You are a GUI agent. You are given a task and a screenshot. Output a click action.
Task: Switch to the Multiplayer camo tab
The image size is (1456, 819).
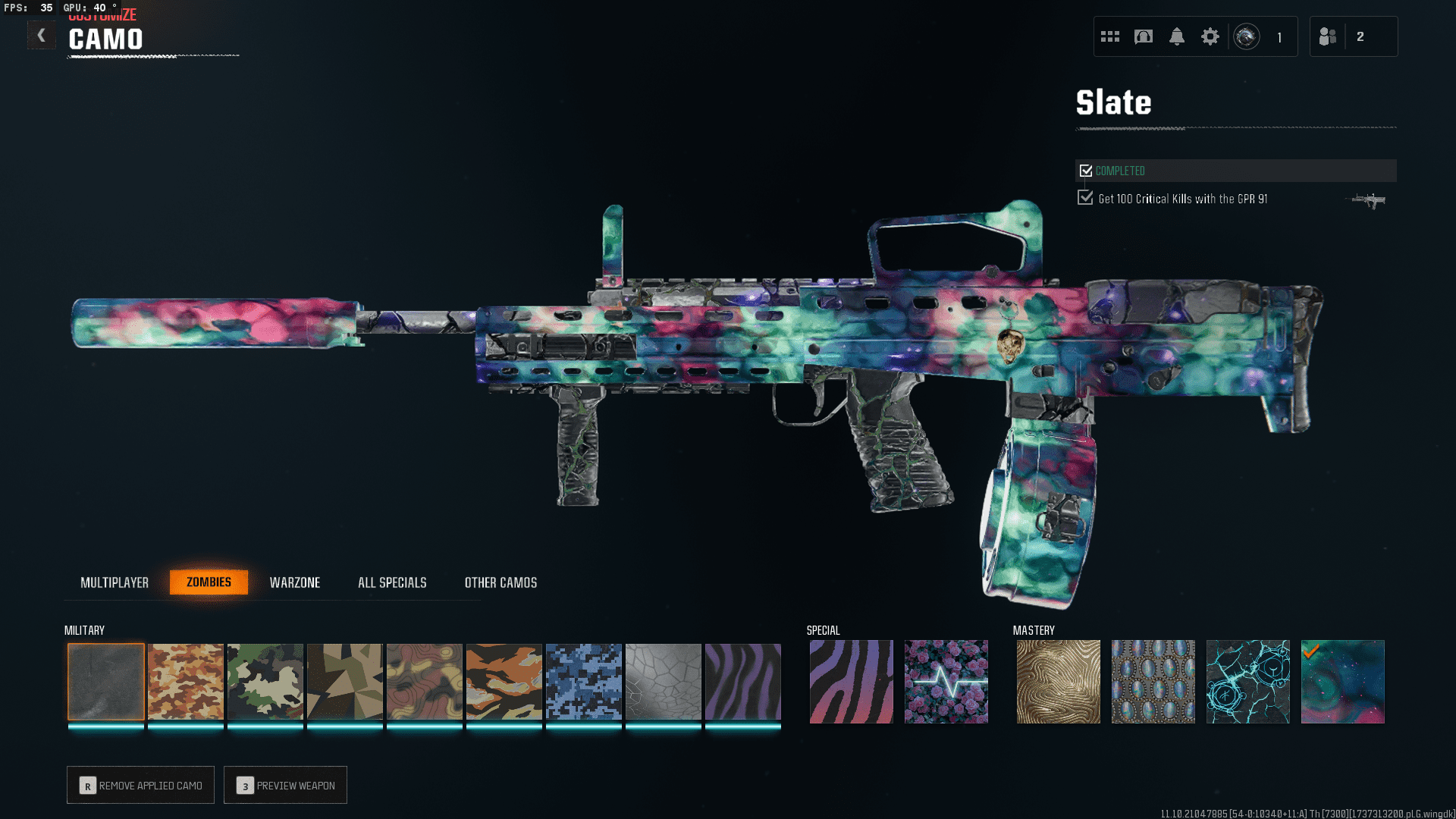[x=115, y=582]
